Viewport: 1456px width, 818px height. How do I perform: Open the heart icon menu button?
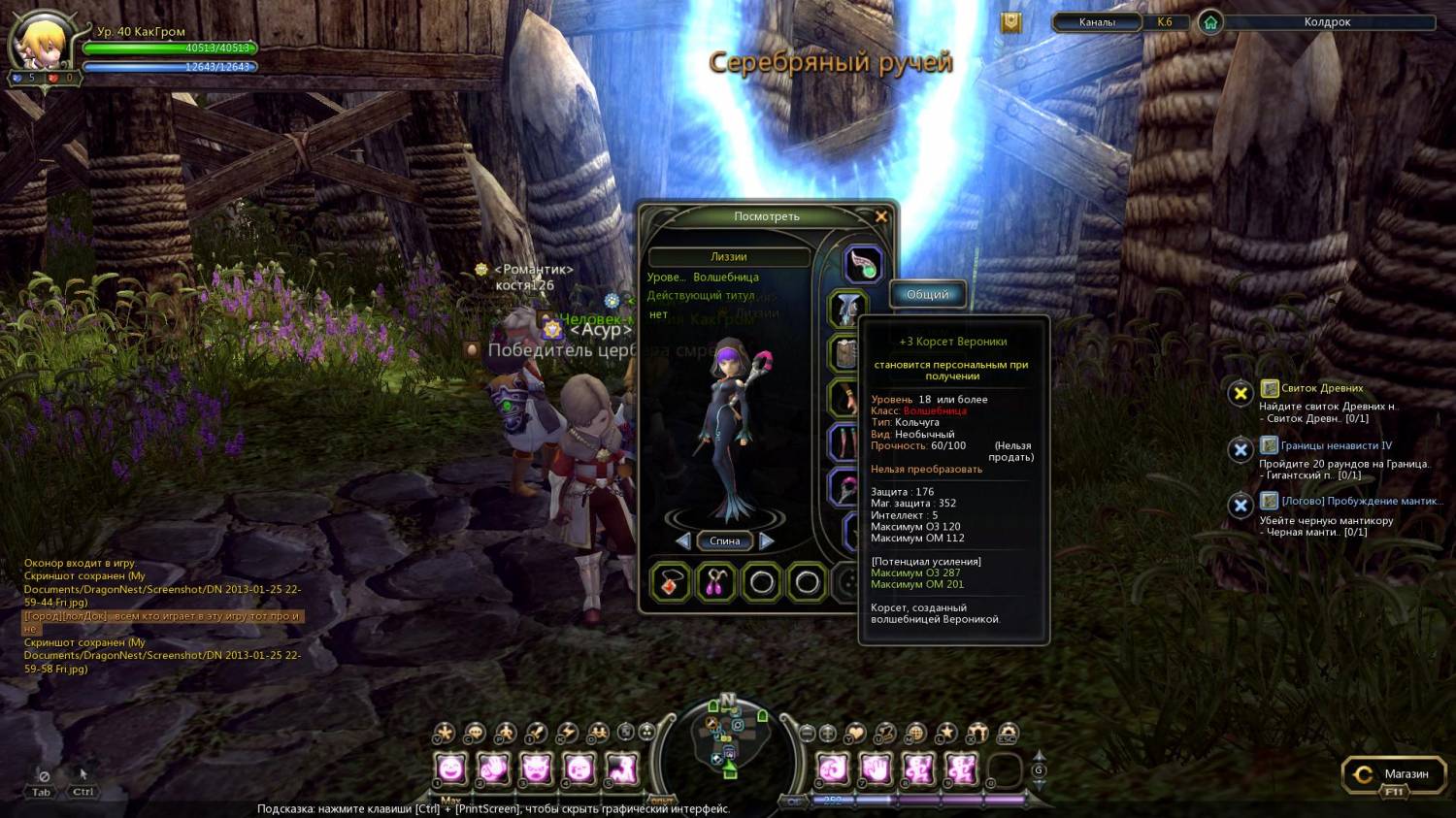pos(855,734)
